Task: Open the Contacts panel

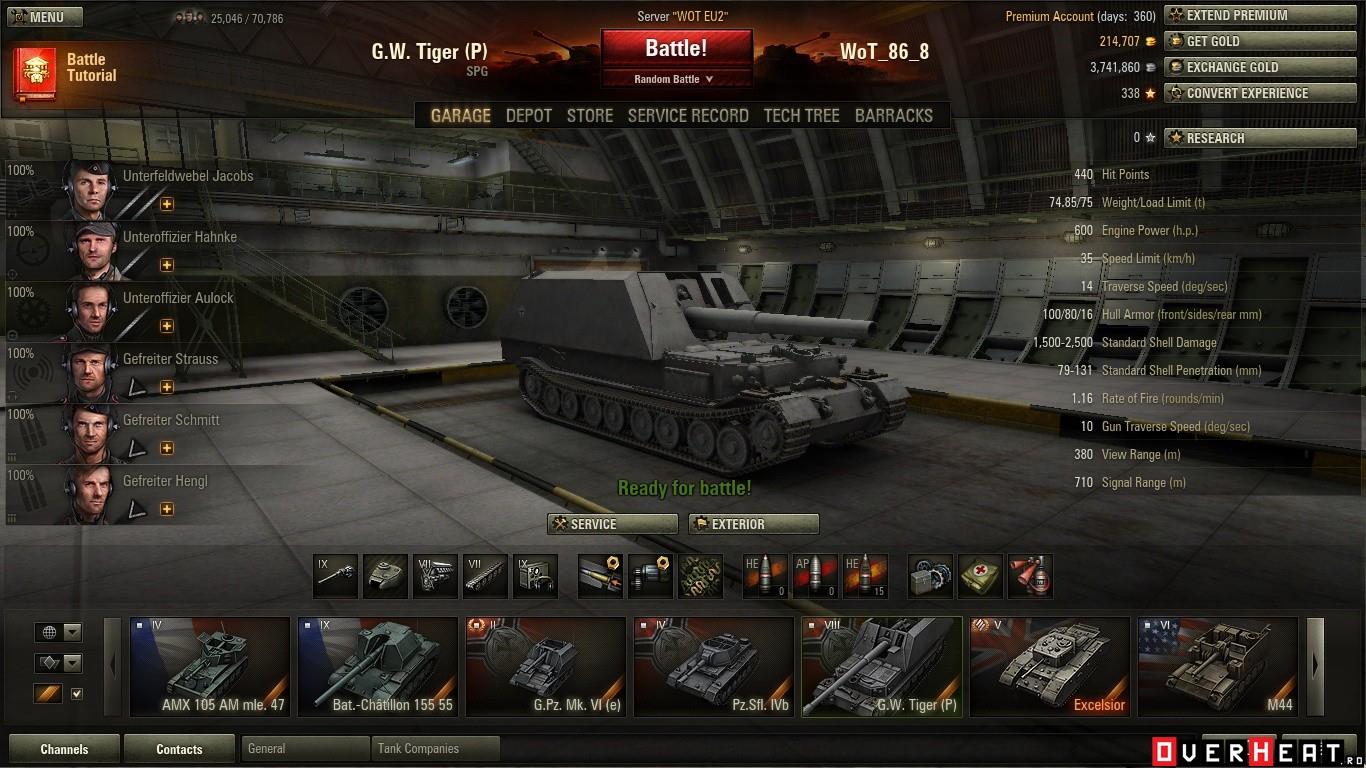Action: coord(179,749)
